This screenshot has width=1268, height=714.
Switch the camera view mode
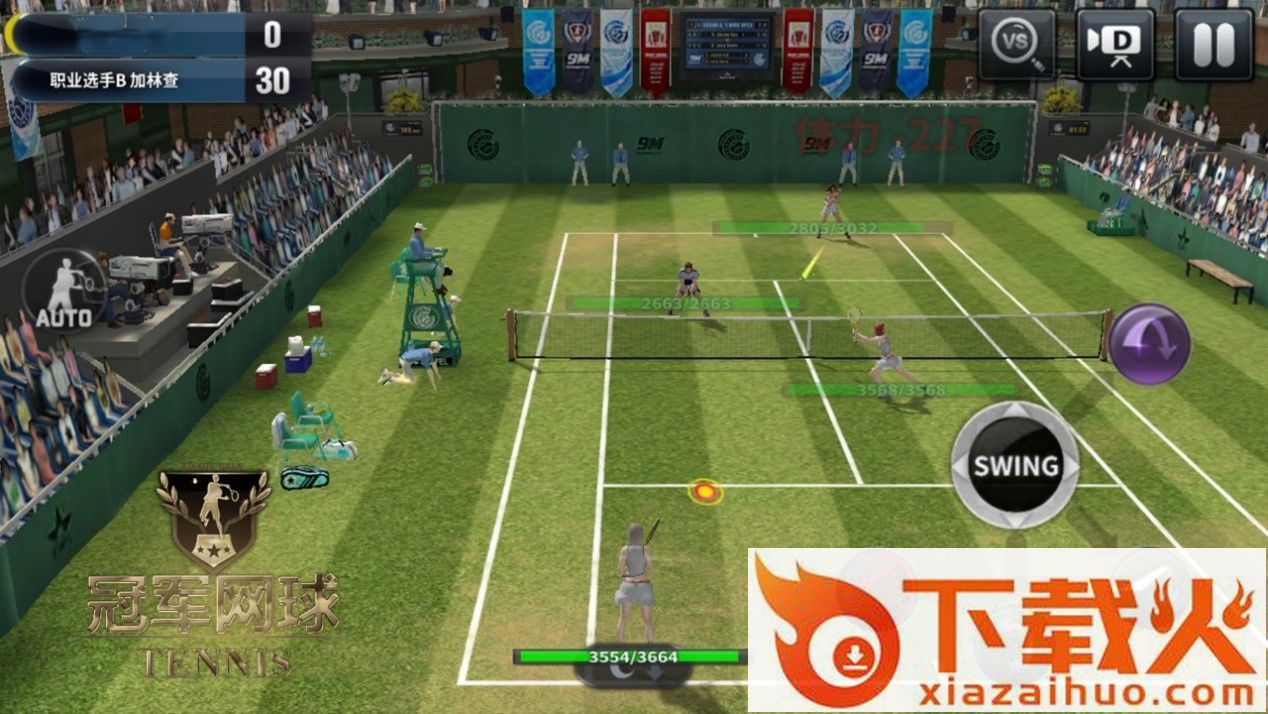pos(1115,45)
